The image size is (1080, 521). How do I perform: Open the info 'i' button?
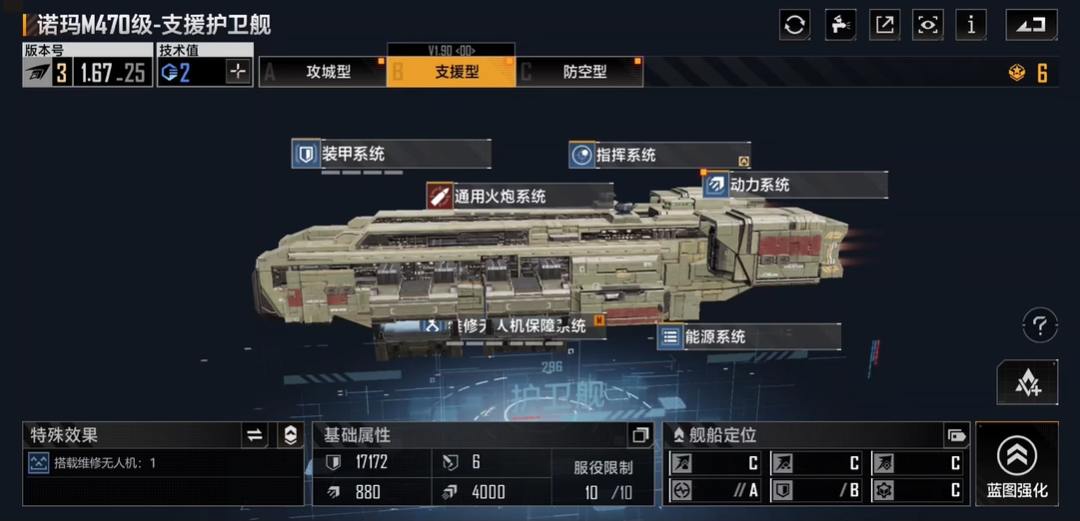click(x=971, y=25)
